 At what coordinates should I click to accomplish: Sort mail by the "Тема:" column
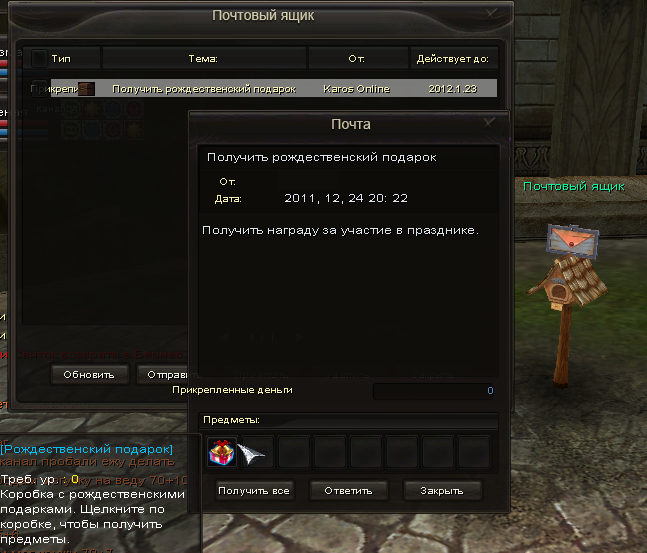coord(203,58)
